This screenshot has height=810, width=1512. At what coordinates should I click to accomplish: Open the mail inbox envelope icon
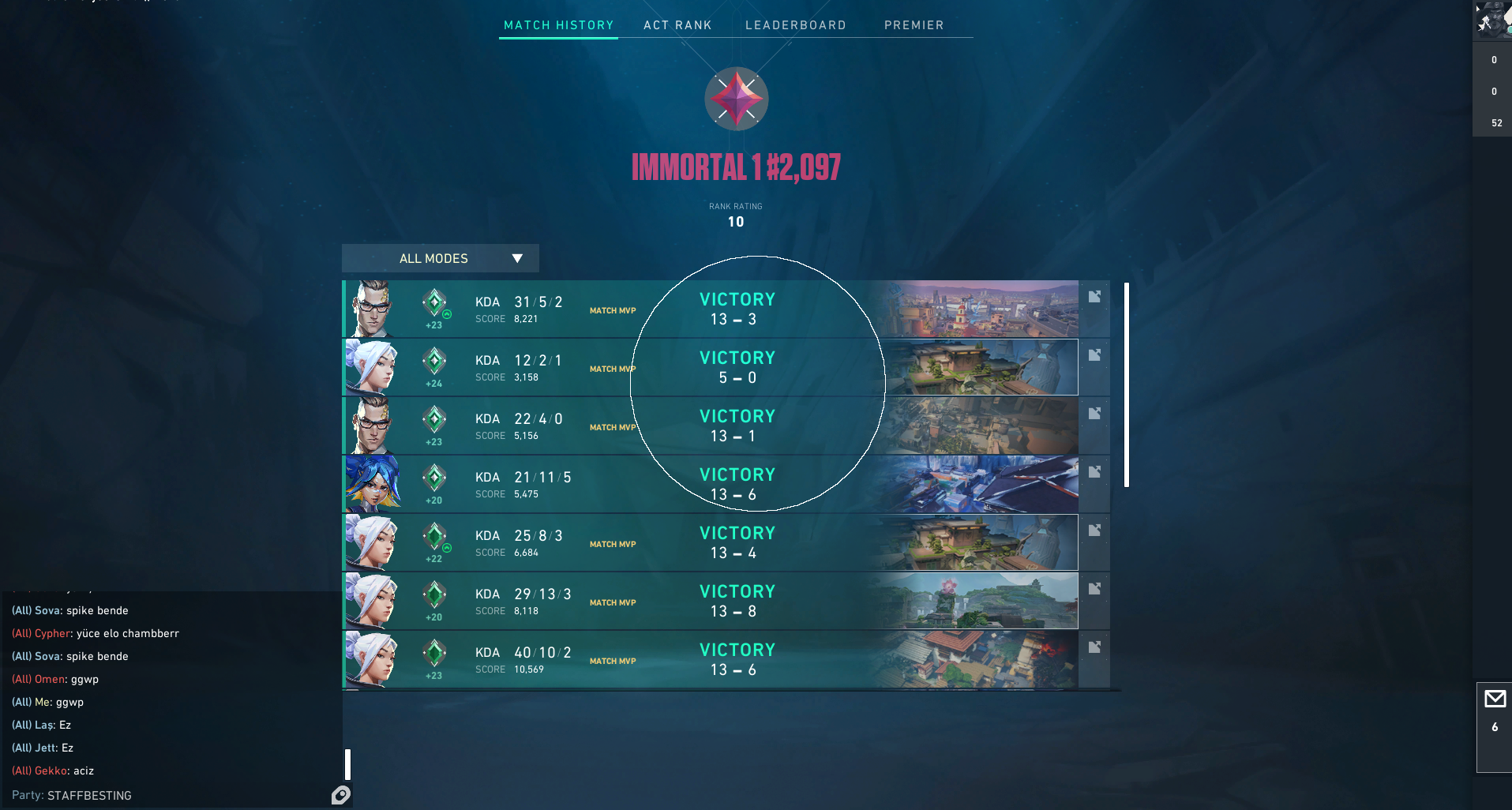[x=1495, y=699]
